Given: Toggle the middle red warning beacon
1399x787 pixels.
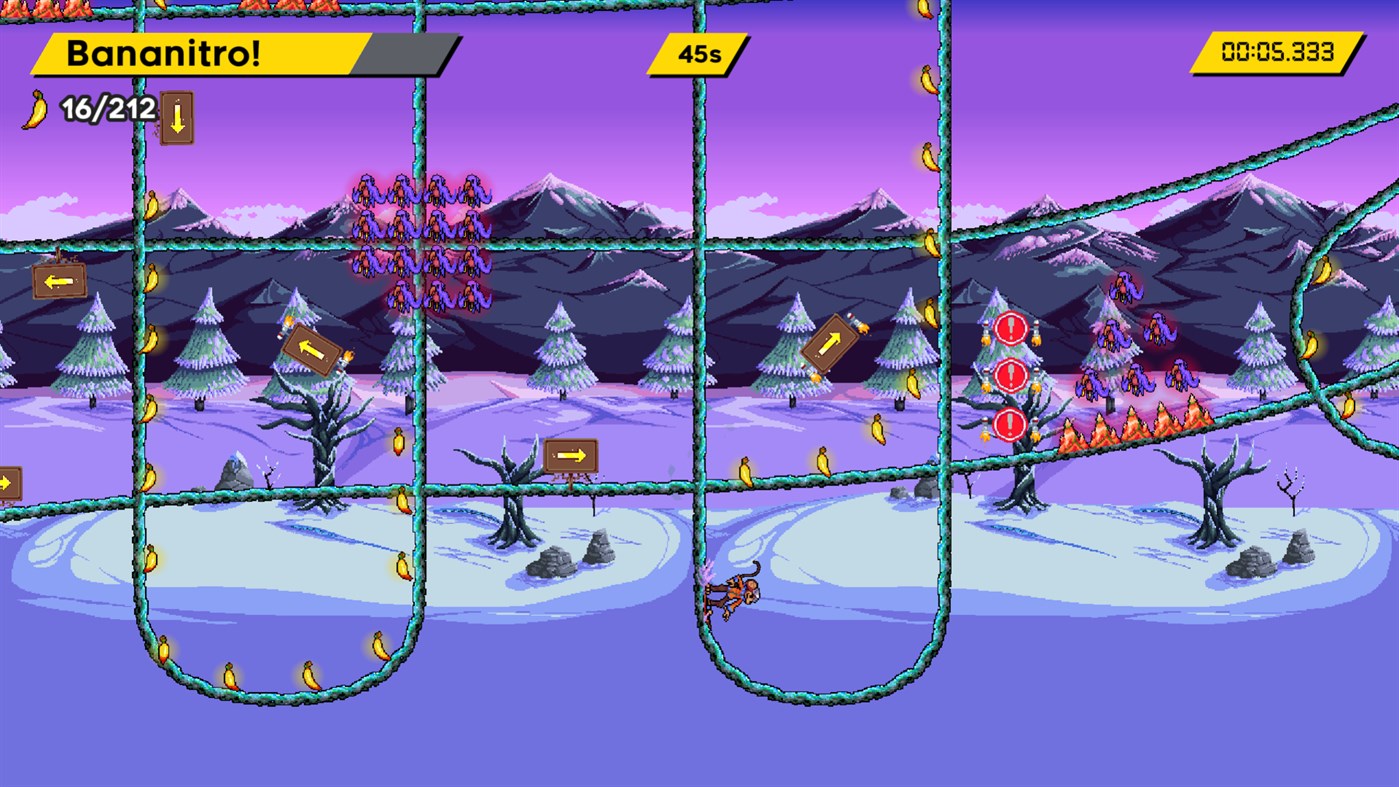Looking at the screenshot, I should pyautogui.click(x=1010, y=377).
